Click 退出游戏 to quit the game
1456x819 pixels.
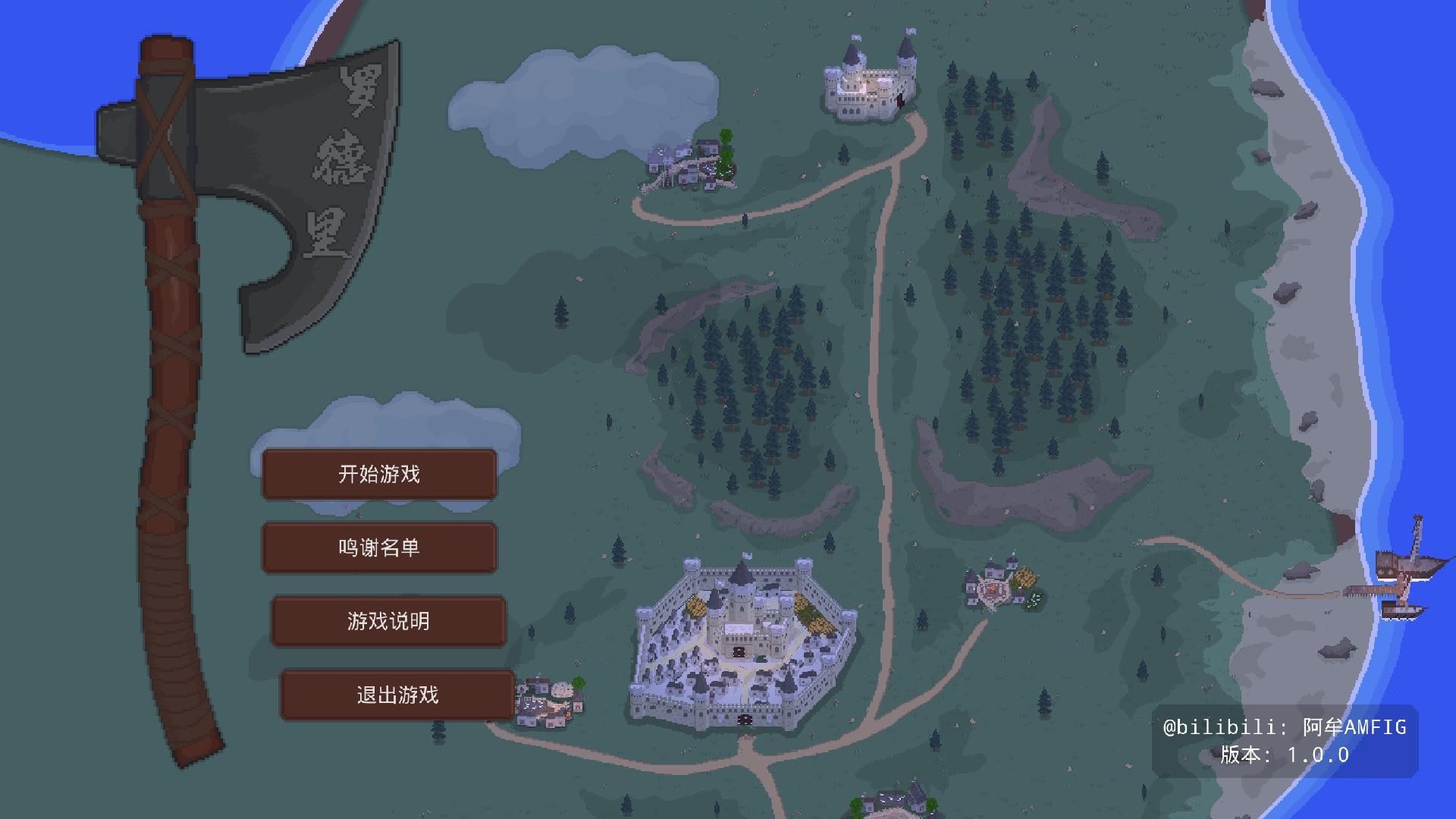click(397, 695)
